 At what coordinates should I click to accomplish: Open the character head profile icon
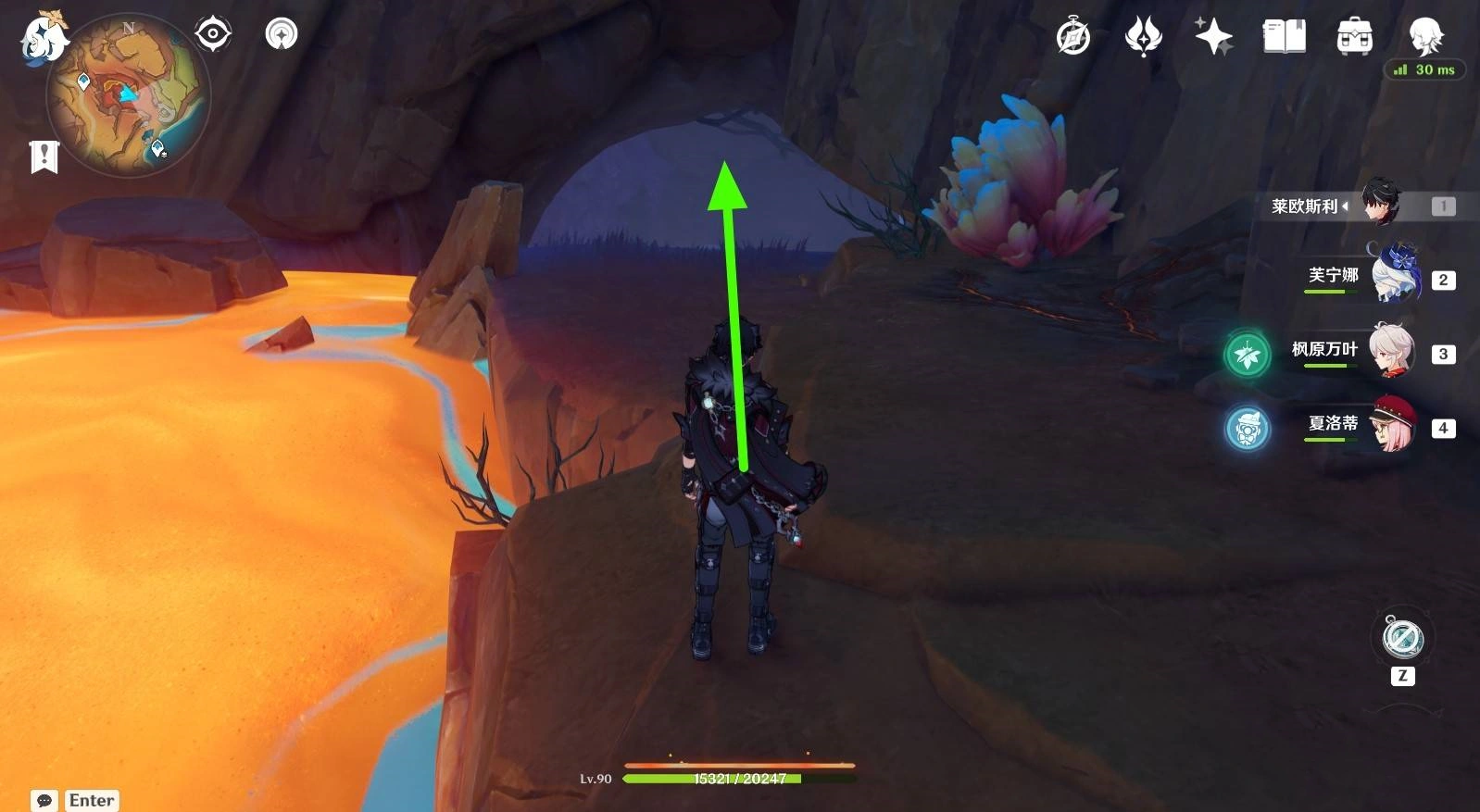1424,35
